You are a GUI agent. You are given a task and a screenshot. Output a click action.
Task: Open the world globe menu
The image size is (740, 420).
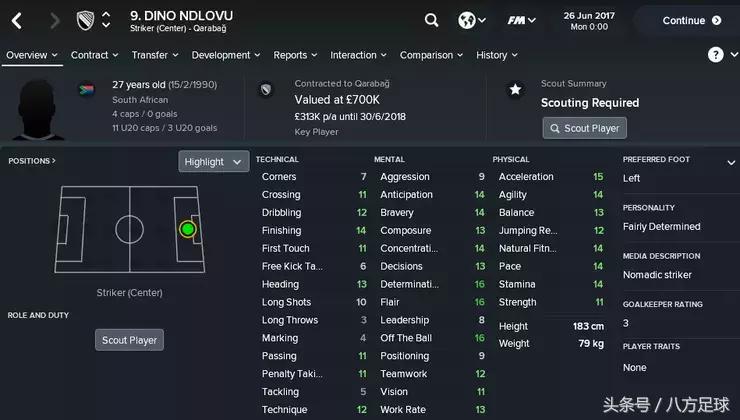point(471,20)
